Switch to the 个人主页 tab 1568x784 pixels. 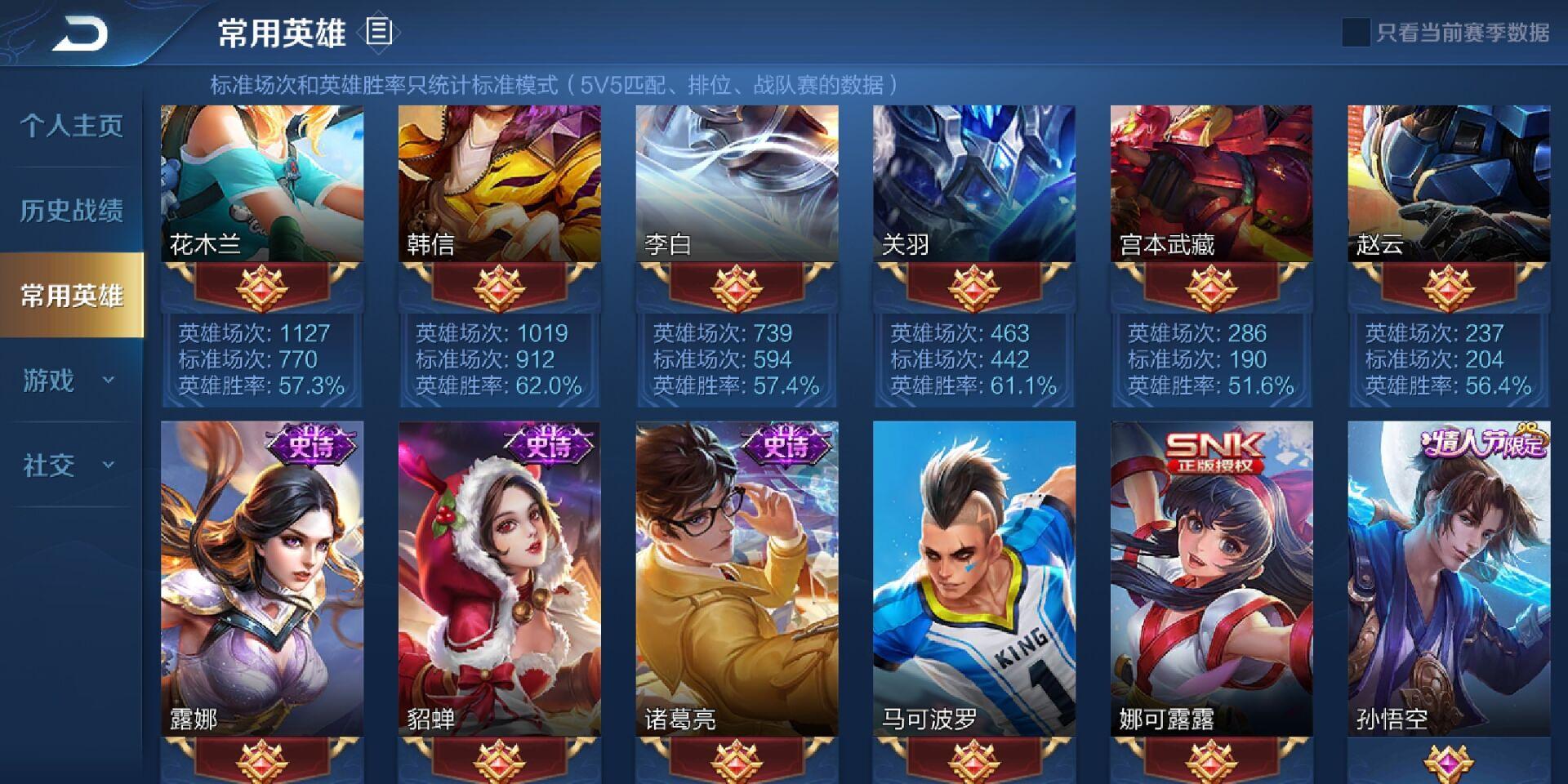69,127
